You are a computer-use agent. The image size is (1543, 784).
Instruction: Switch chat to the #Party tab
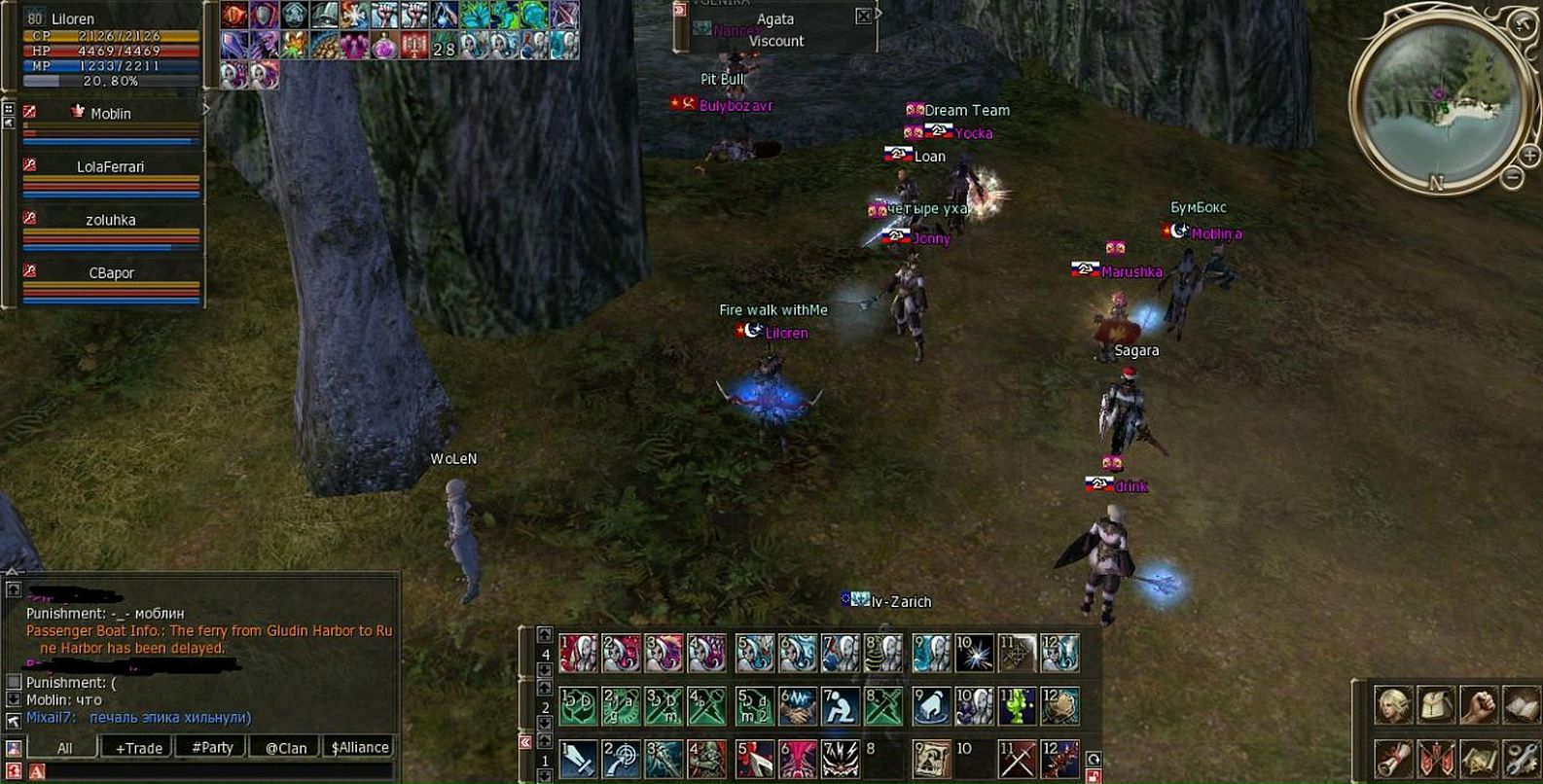pos(212,748)
